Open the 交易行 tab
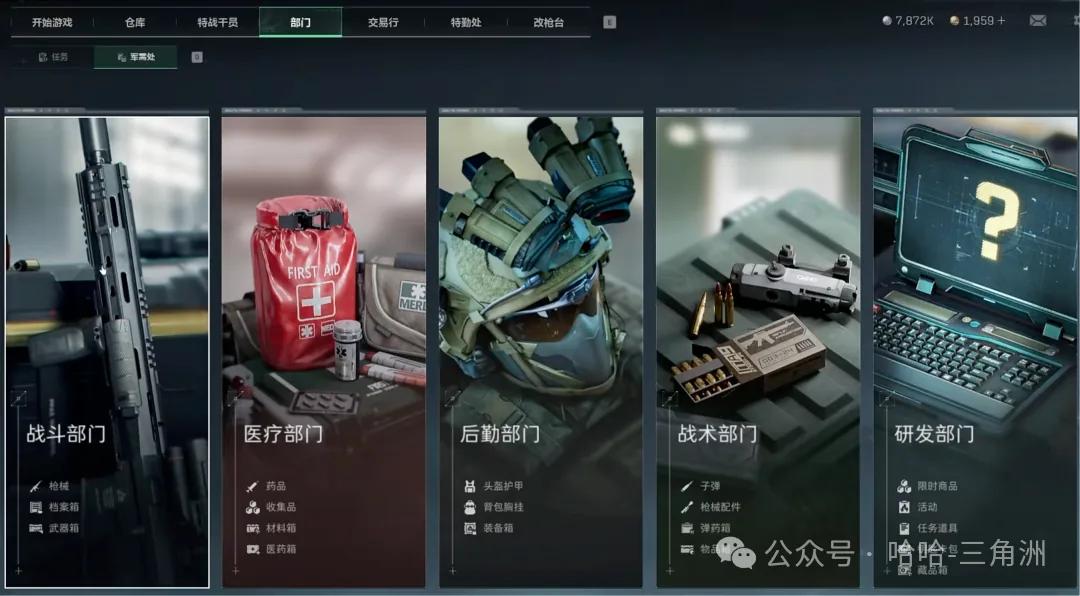Viewport: 1080px width, 596px height. (383, 22)
